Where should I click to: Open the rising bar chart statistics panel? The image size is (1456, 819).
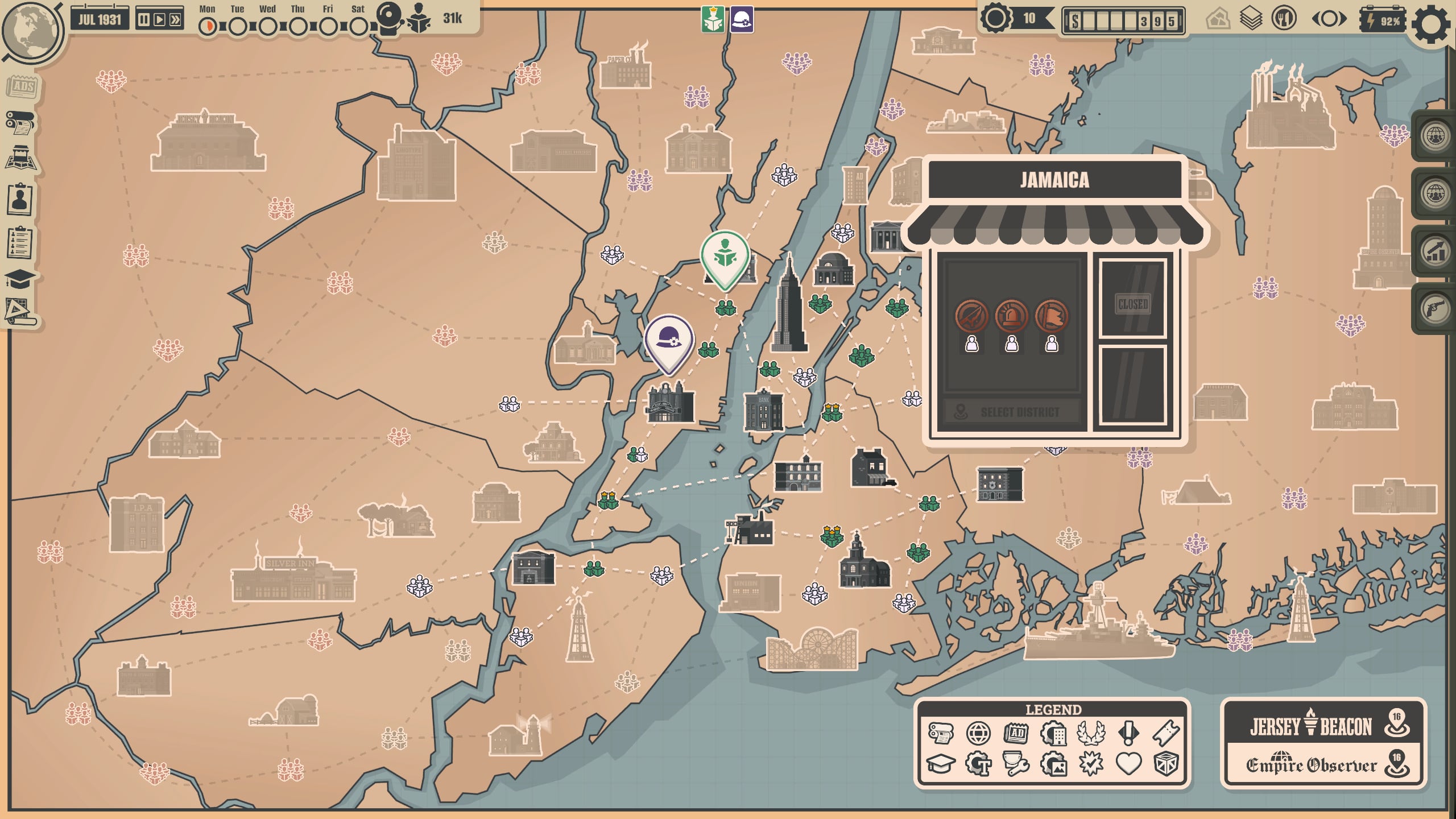1434,251
